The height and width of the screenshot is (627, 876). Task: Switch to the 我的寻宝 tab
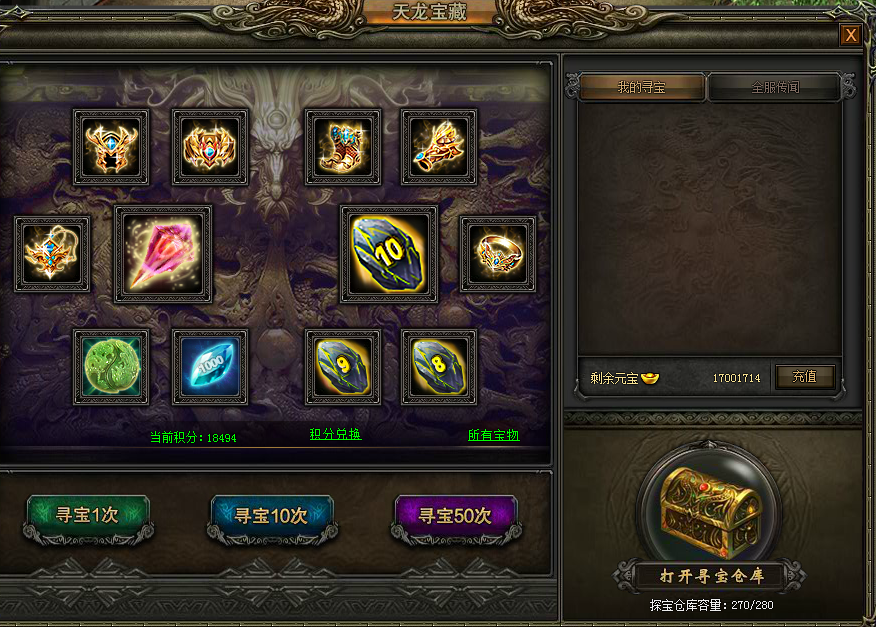click(x=642, y=88)
